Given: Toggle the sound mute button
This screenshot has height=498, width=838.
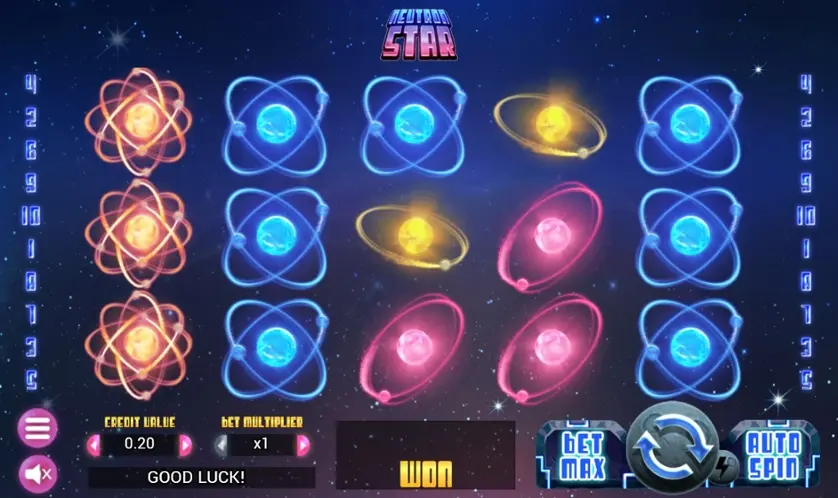Looking at the screenshot, I should (37, 472).
